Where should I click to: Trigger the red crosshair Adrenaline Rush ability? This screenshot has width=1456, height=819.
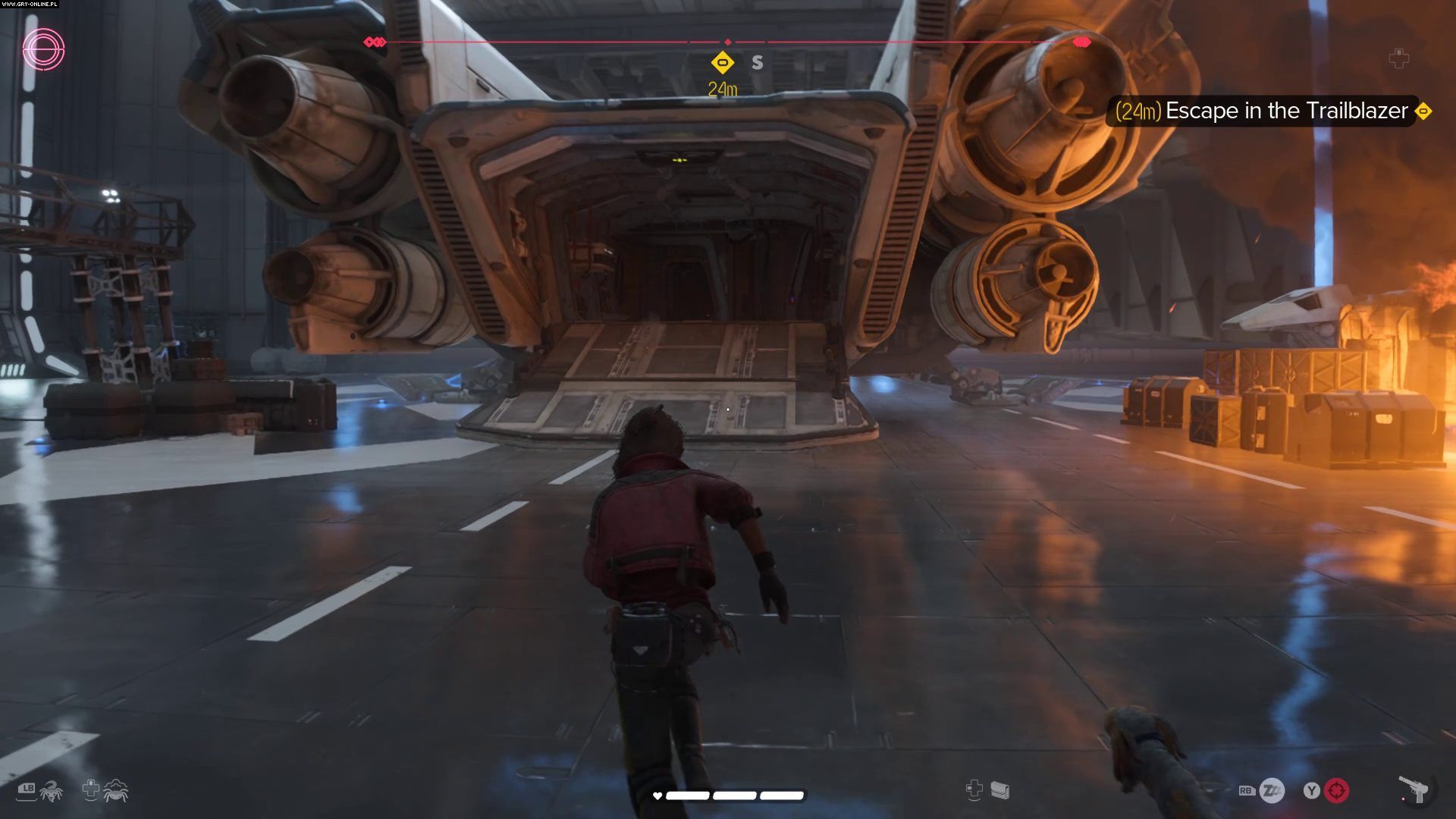[1336, 791]
